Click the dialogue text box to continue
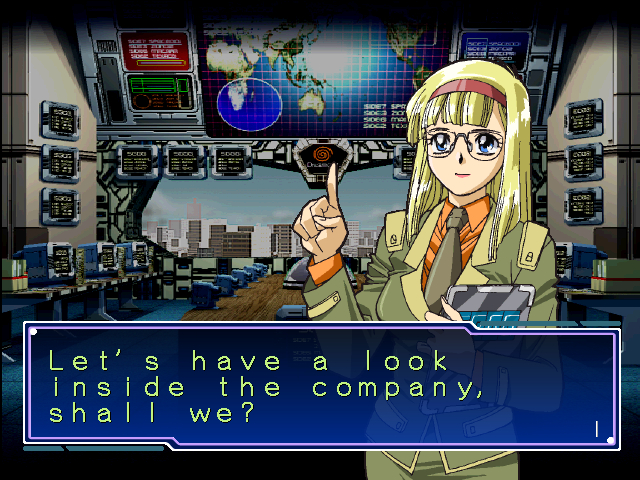The image size is (640, 480). pyautogui.click(x=320, y=386)
